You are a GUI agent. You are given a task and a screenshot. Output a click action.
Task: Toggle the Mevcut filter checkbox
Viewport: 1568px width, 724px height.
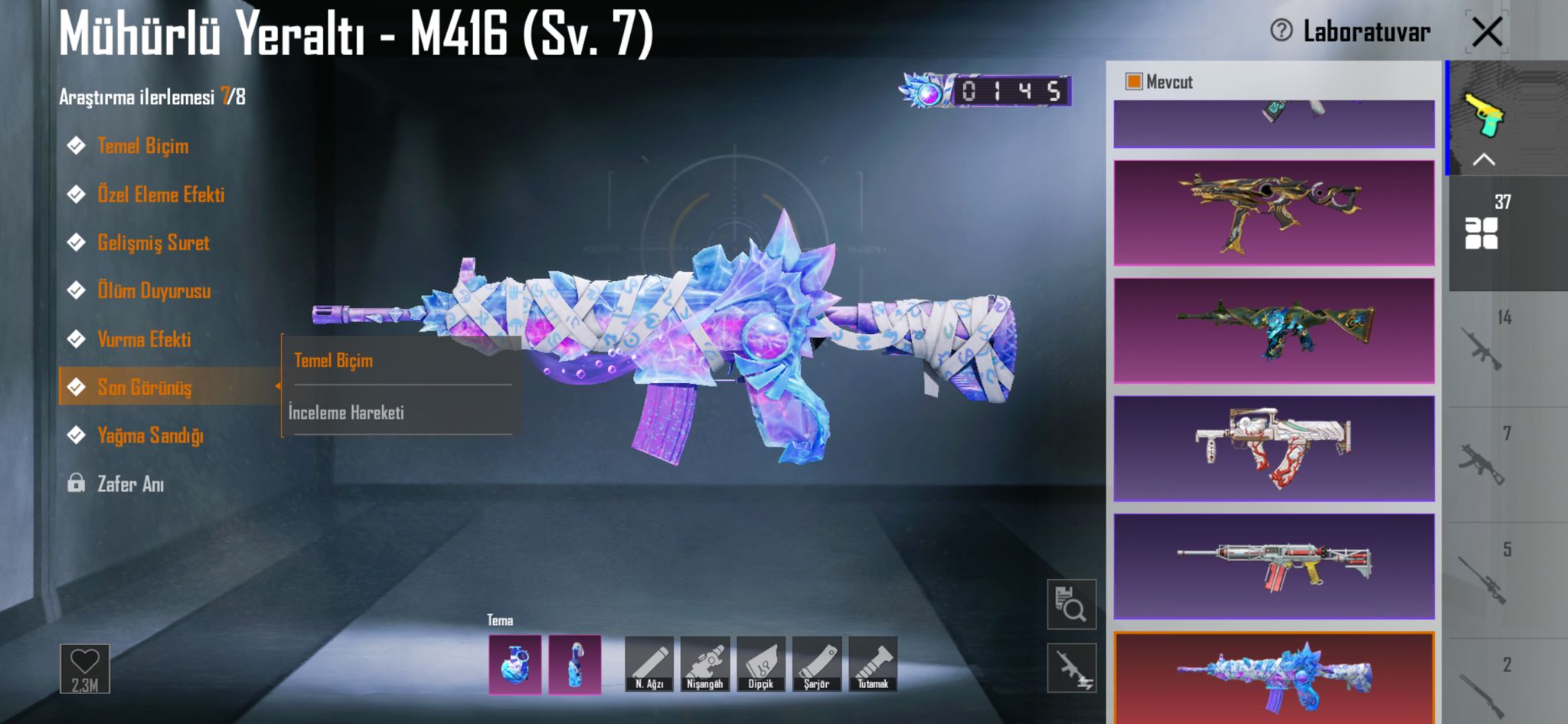1134,81
